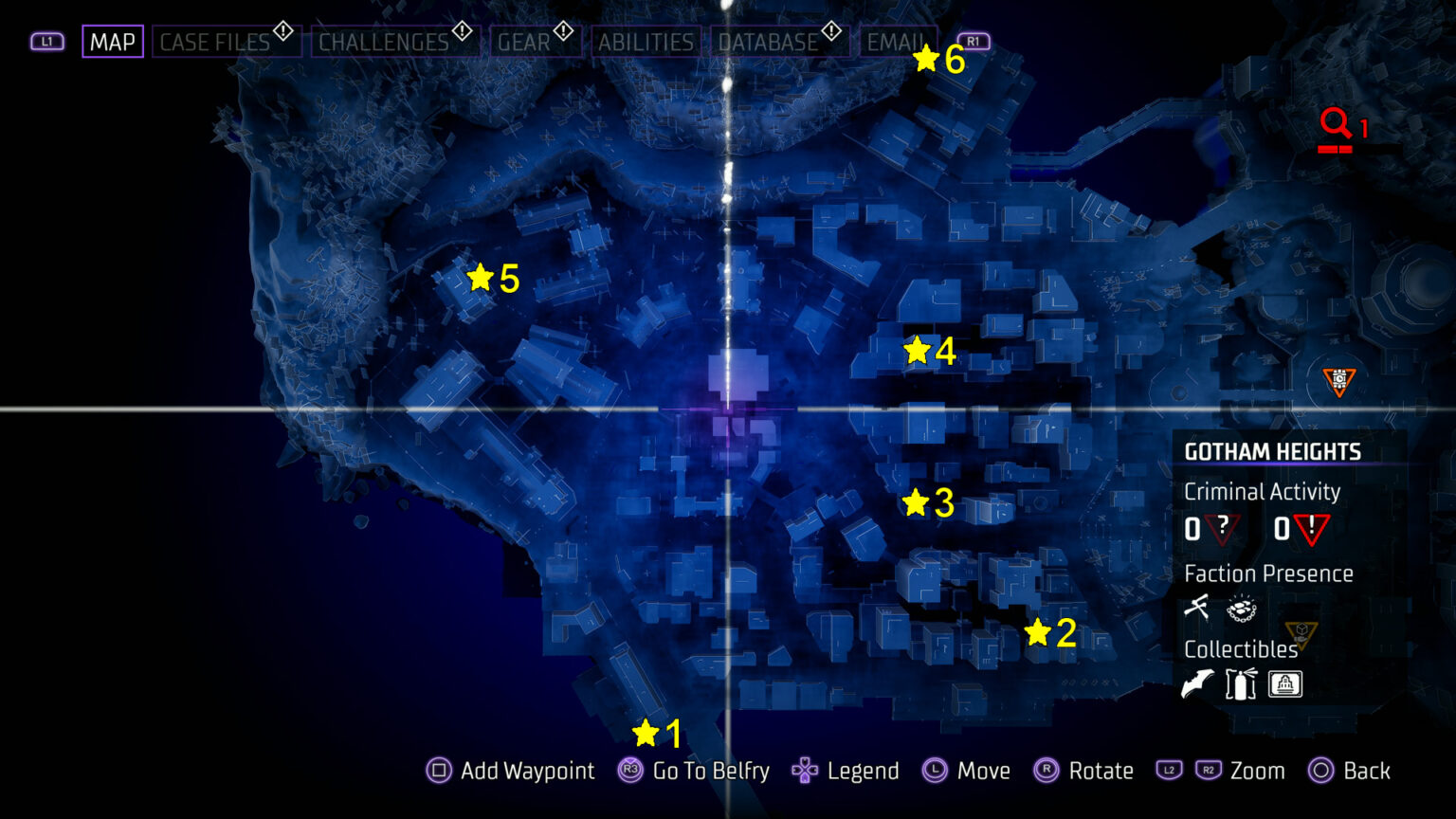Switch to the CASE FILES tab

(x=212, y=42)
